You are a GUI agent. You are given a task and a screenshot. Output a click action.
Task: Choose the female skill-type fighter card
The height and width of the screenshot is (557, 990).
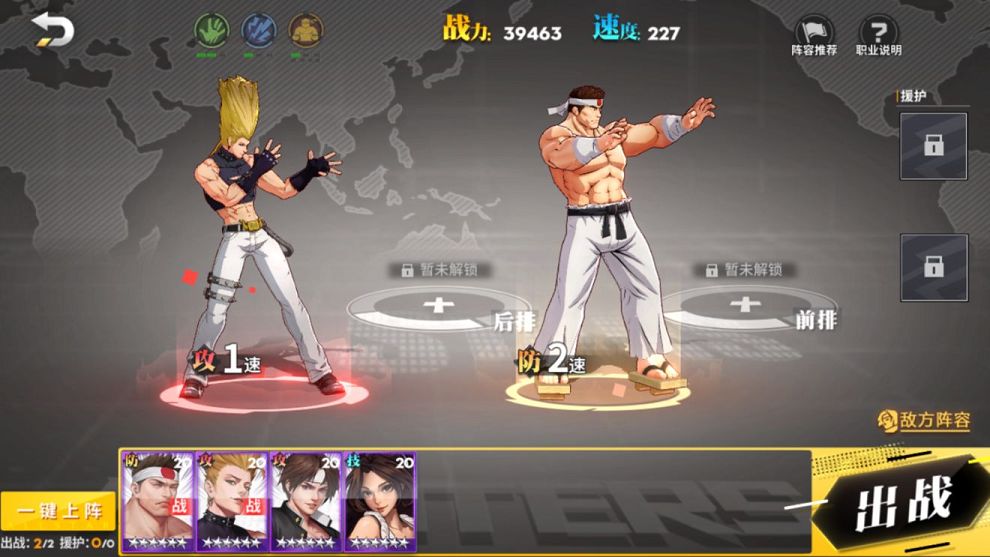[x=380, y=500]
